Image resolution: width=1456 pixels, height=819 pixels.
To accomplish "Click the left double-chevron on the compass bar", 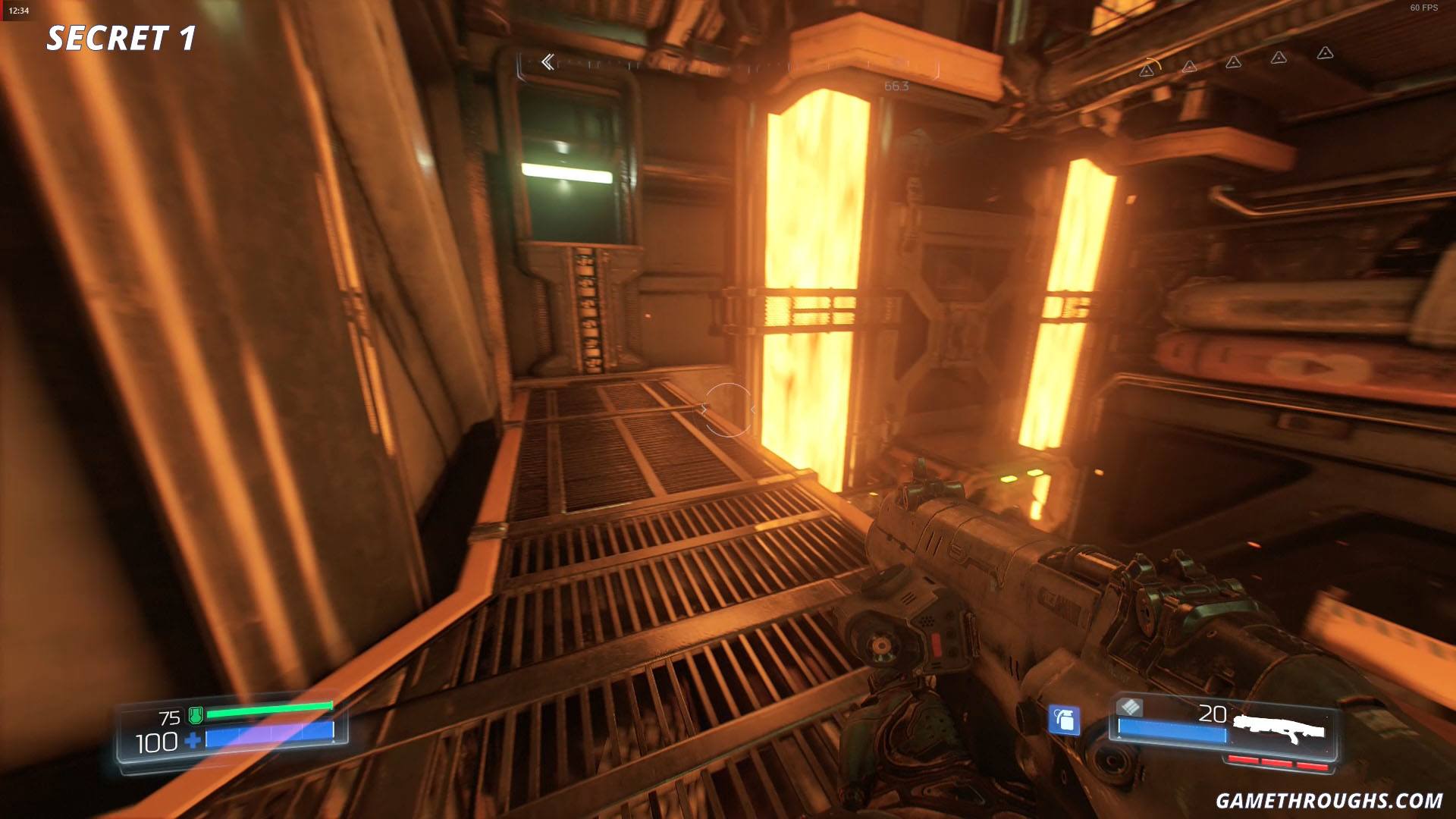I will click(548, 62).
